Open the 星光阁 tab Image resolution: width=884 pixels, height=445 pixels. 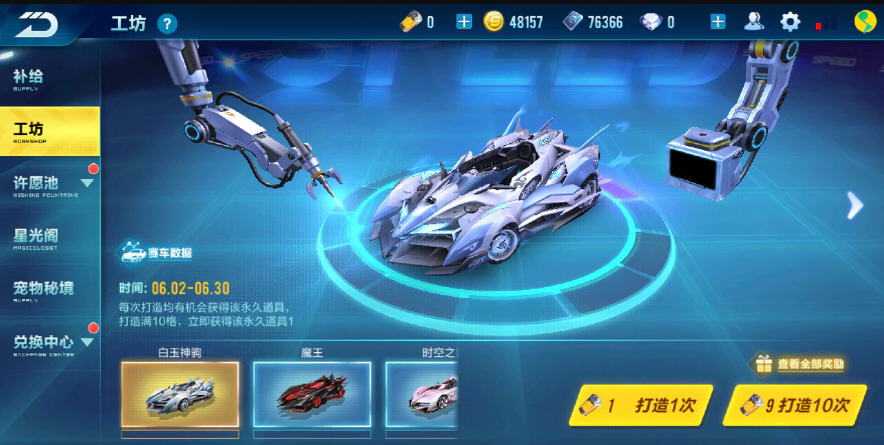(49, 238)
